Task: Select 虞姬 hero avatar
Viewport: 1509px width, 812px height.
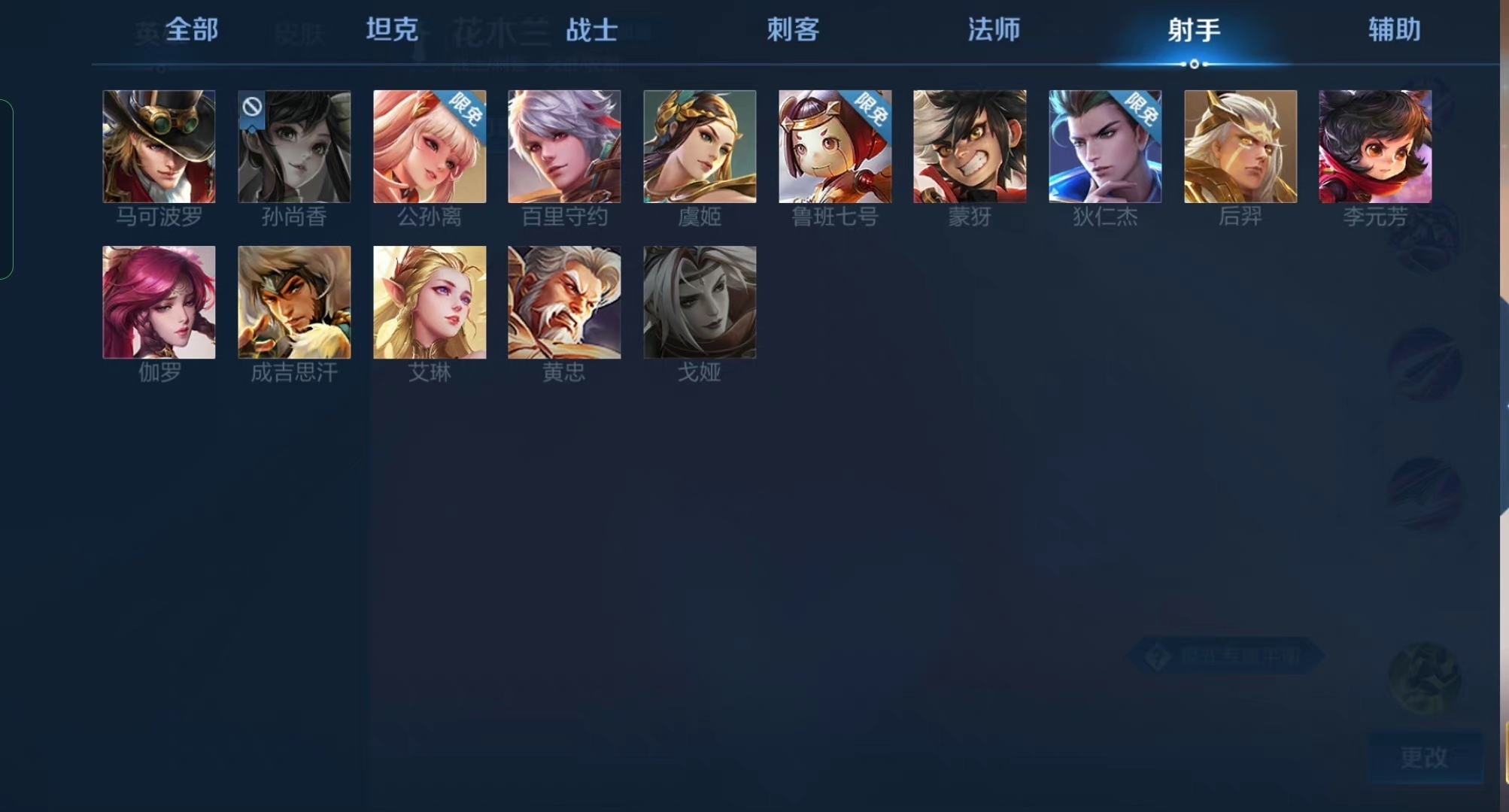Action: pyautogui.click(x=699, y=147)
